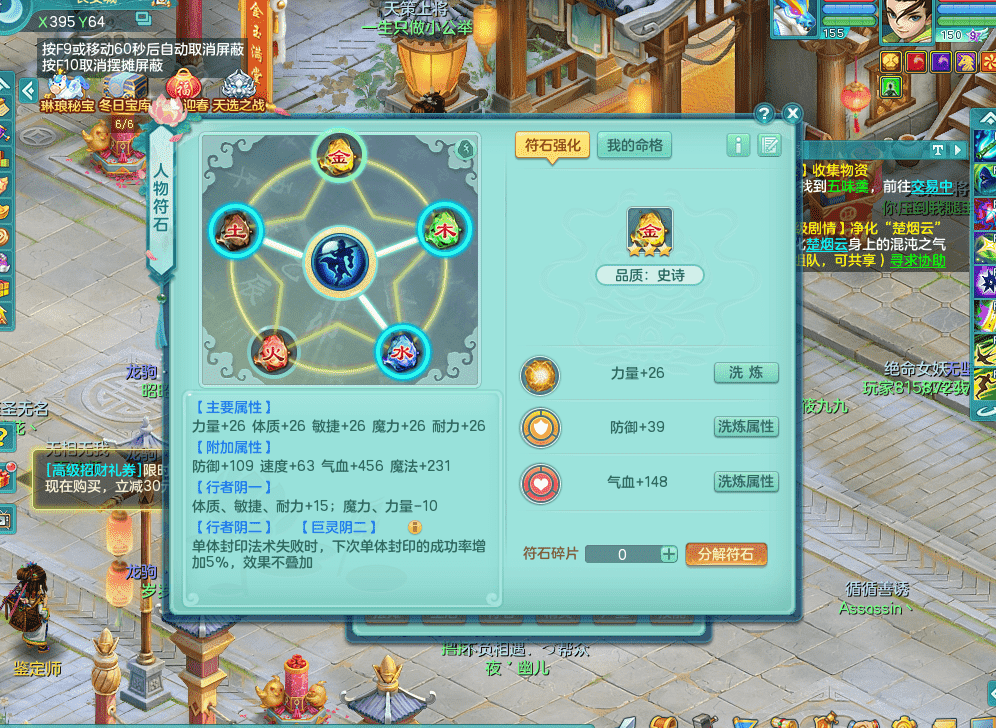The image size is (996, 728).
Task: Open the 琳琅秘宝 event icon
Action: coord(67,90)
